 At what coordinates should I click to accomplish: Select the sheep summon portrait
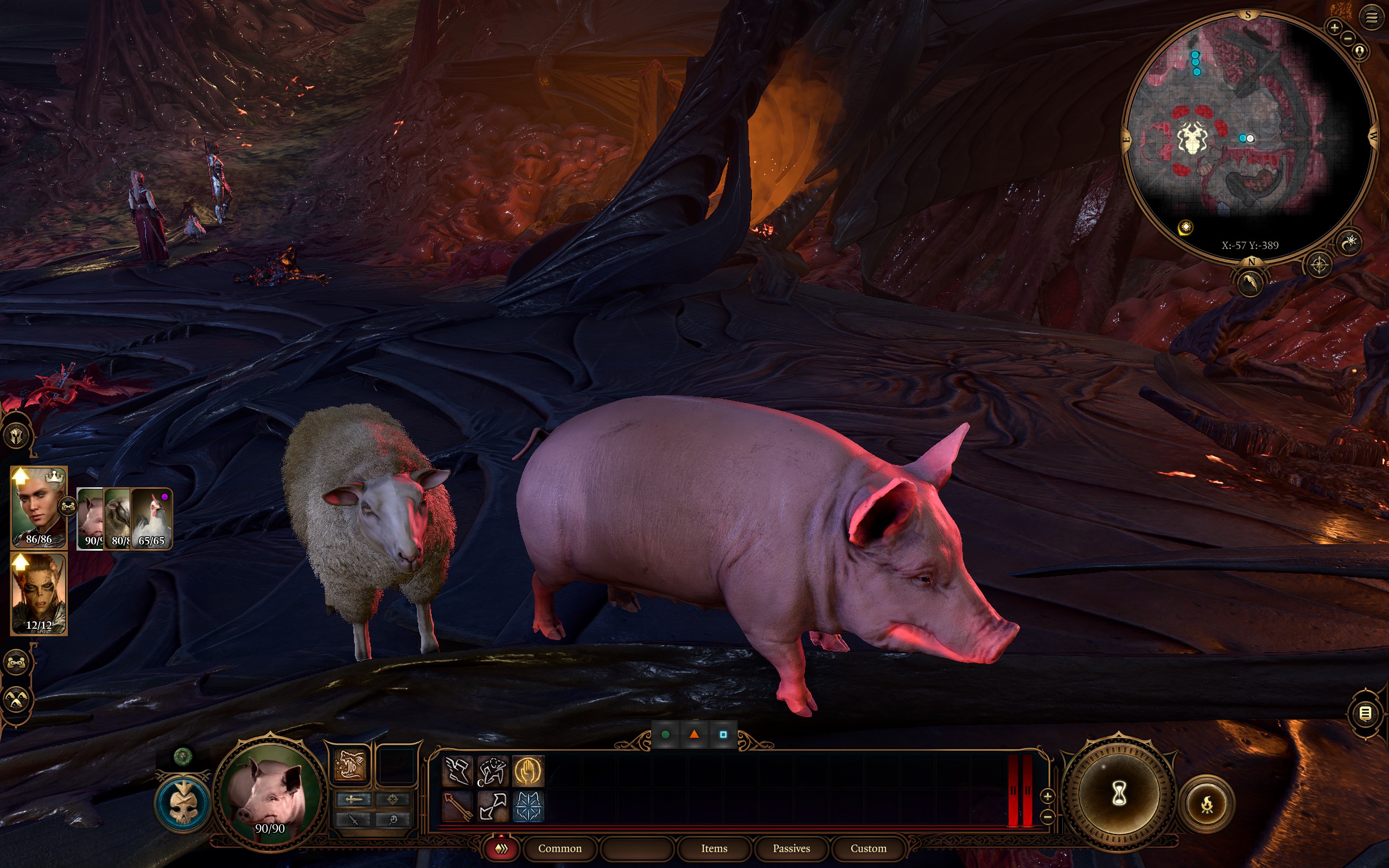coord(119,519)
